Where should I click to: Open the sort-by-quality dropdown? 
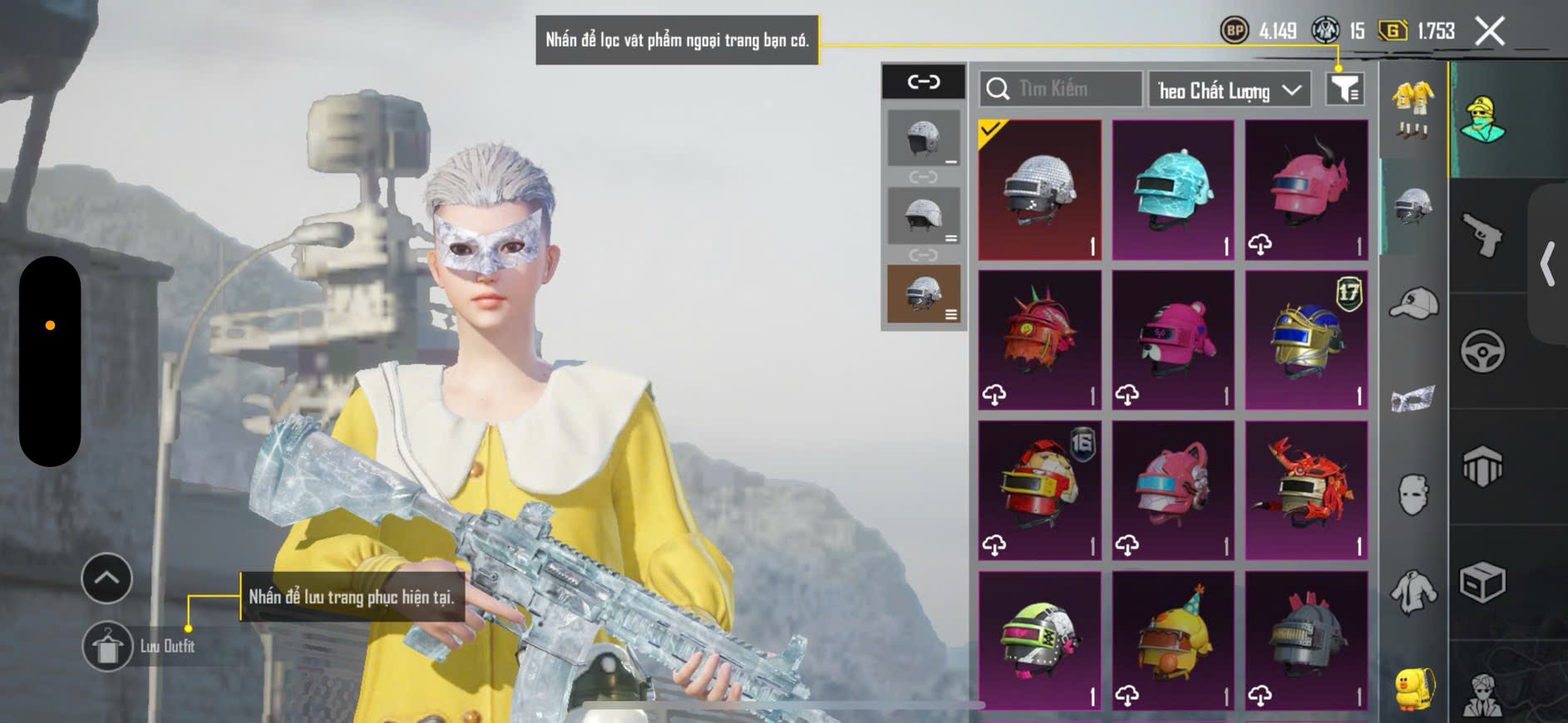tap(1229, 90)
